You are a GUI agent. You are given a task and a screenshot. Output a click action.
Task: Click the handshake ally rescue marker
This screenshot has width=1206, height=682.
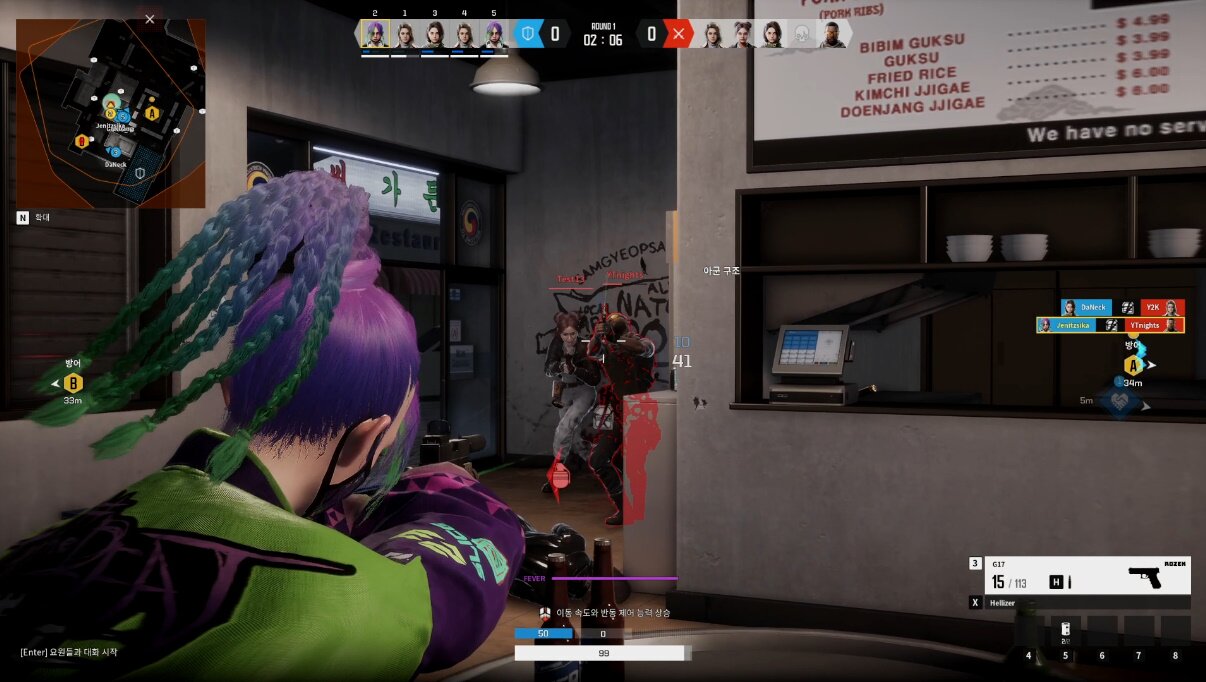tap(1117, 401)
